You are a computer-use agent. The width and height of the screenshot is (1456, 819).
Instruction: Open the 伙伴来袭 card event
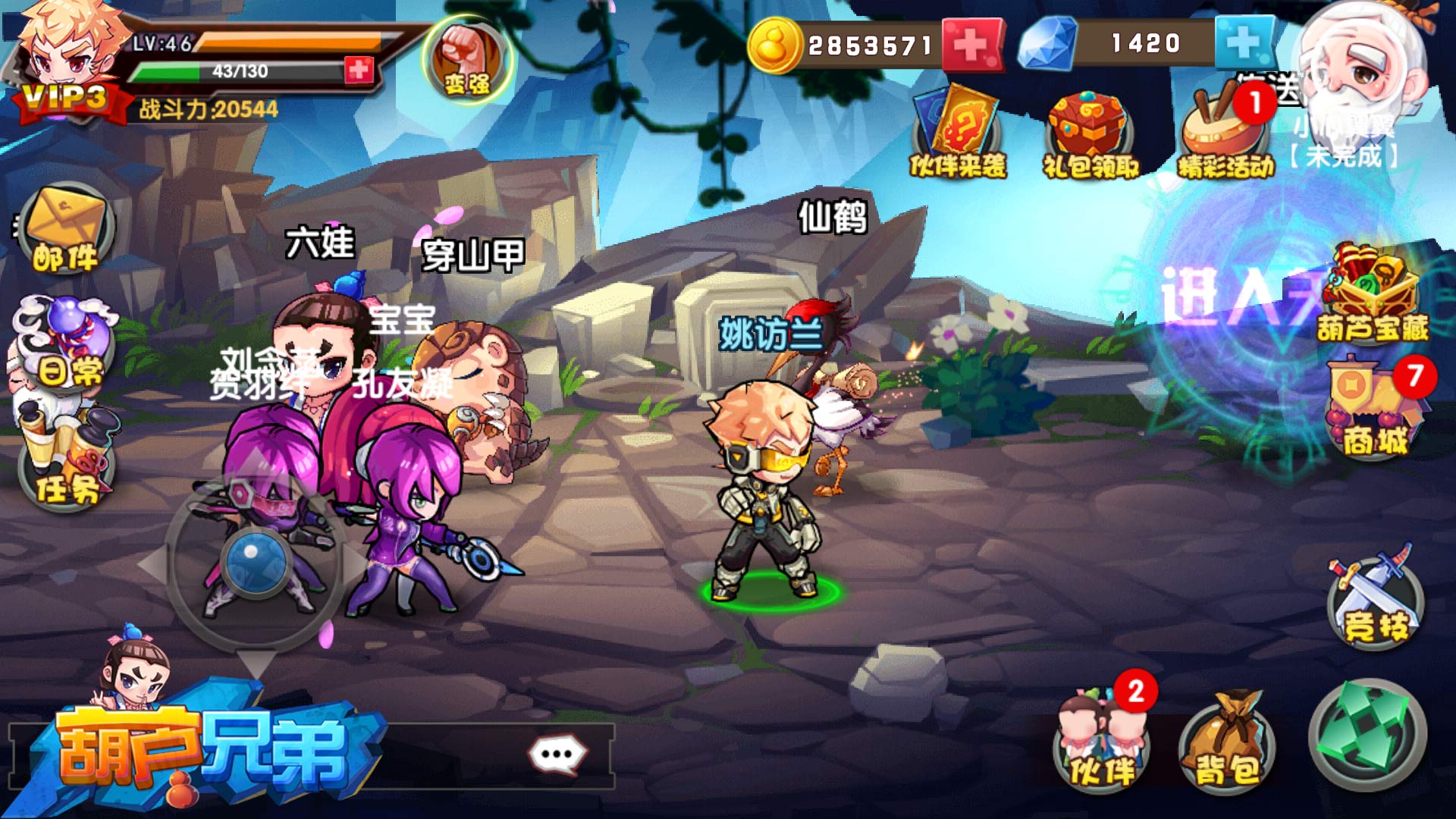click(x=958, y=133)
